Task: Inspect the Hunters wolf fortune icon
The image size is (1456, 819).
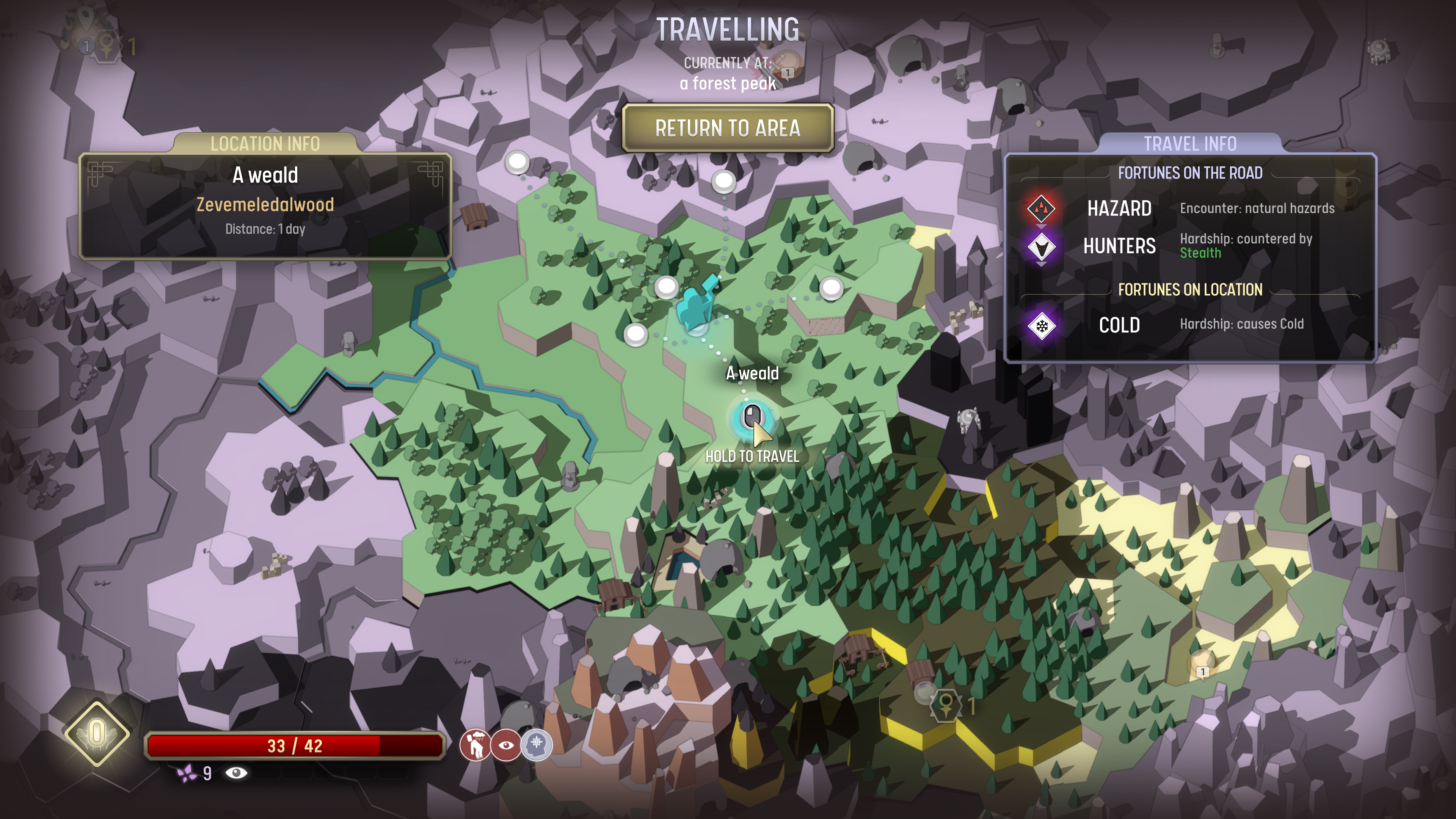Action: click(x=1041, y=246)
